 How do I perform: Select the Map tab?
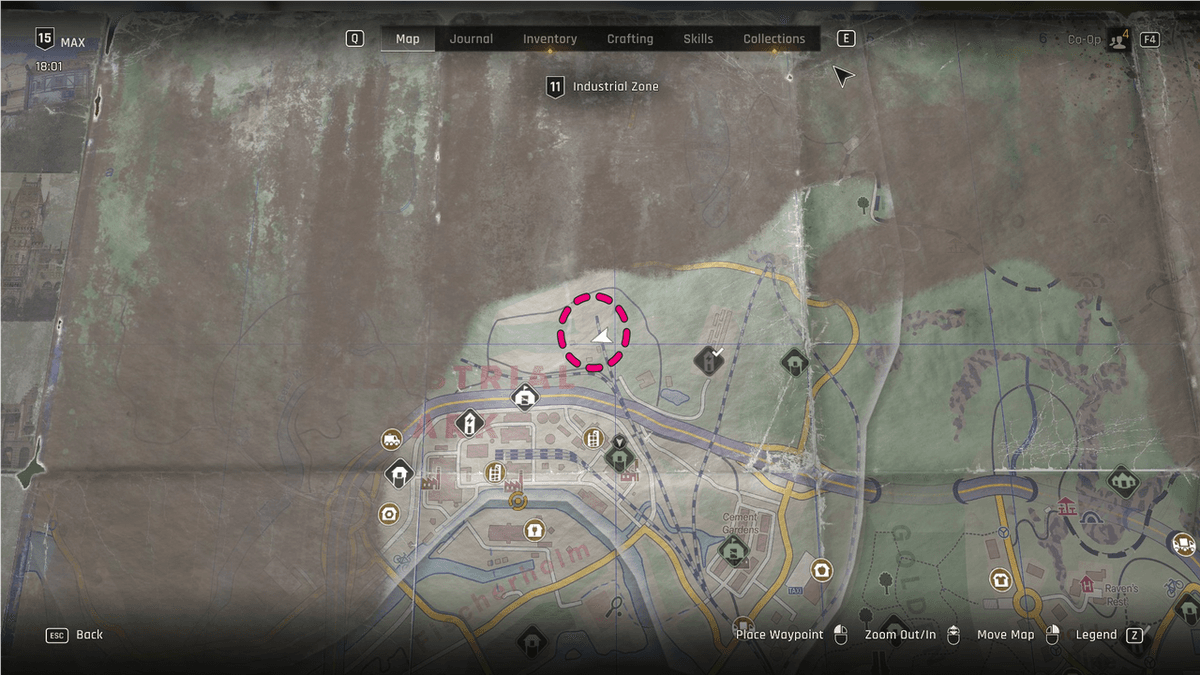408,39
